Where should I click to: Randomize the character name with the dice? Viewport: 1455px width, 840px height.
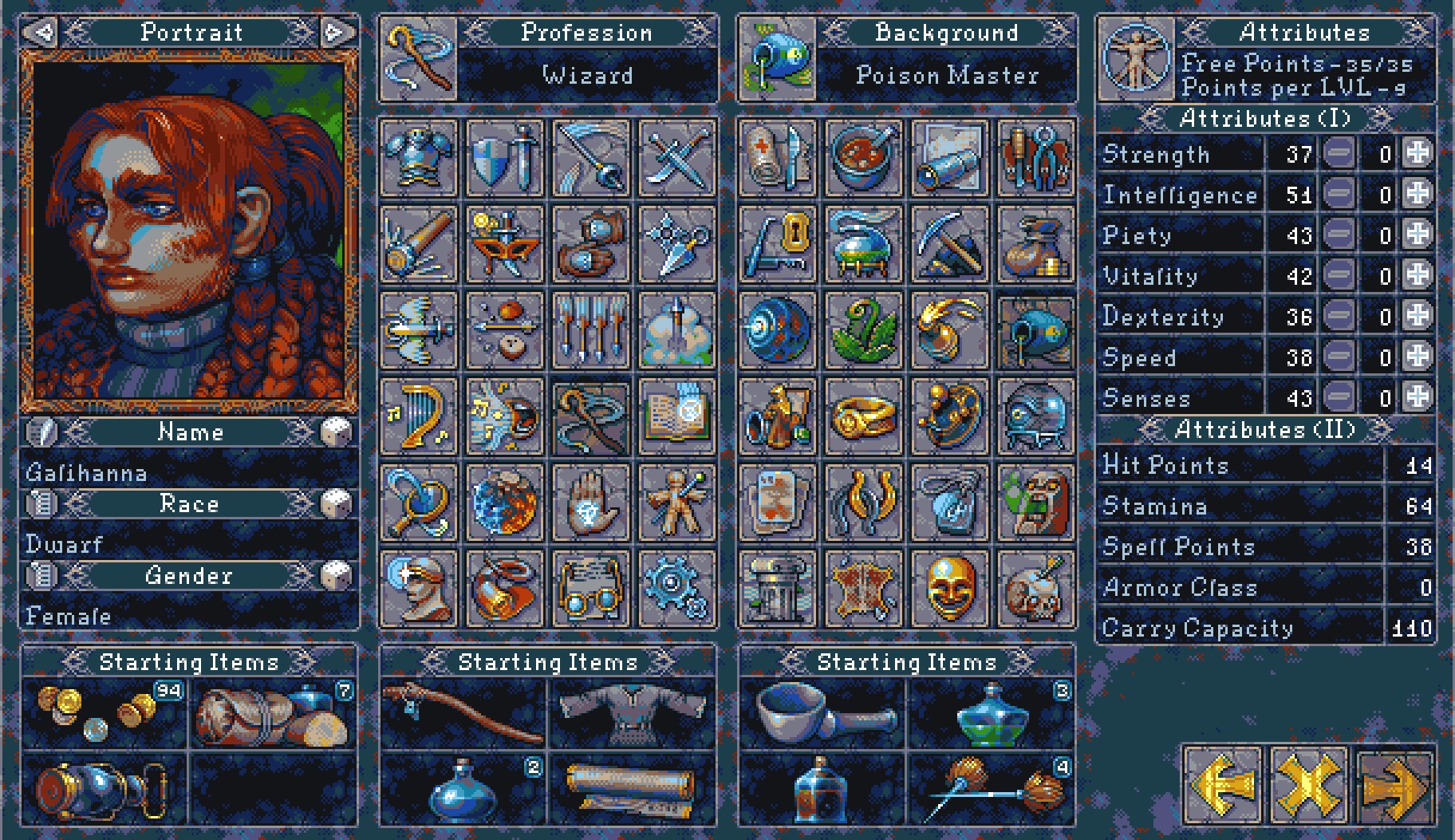[336, 432]
